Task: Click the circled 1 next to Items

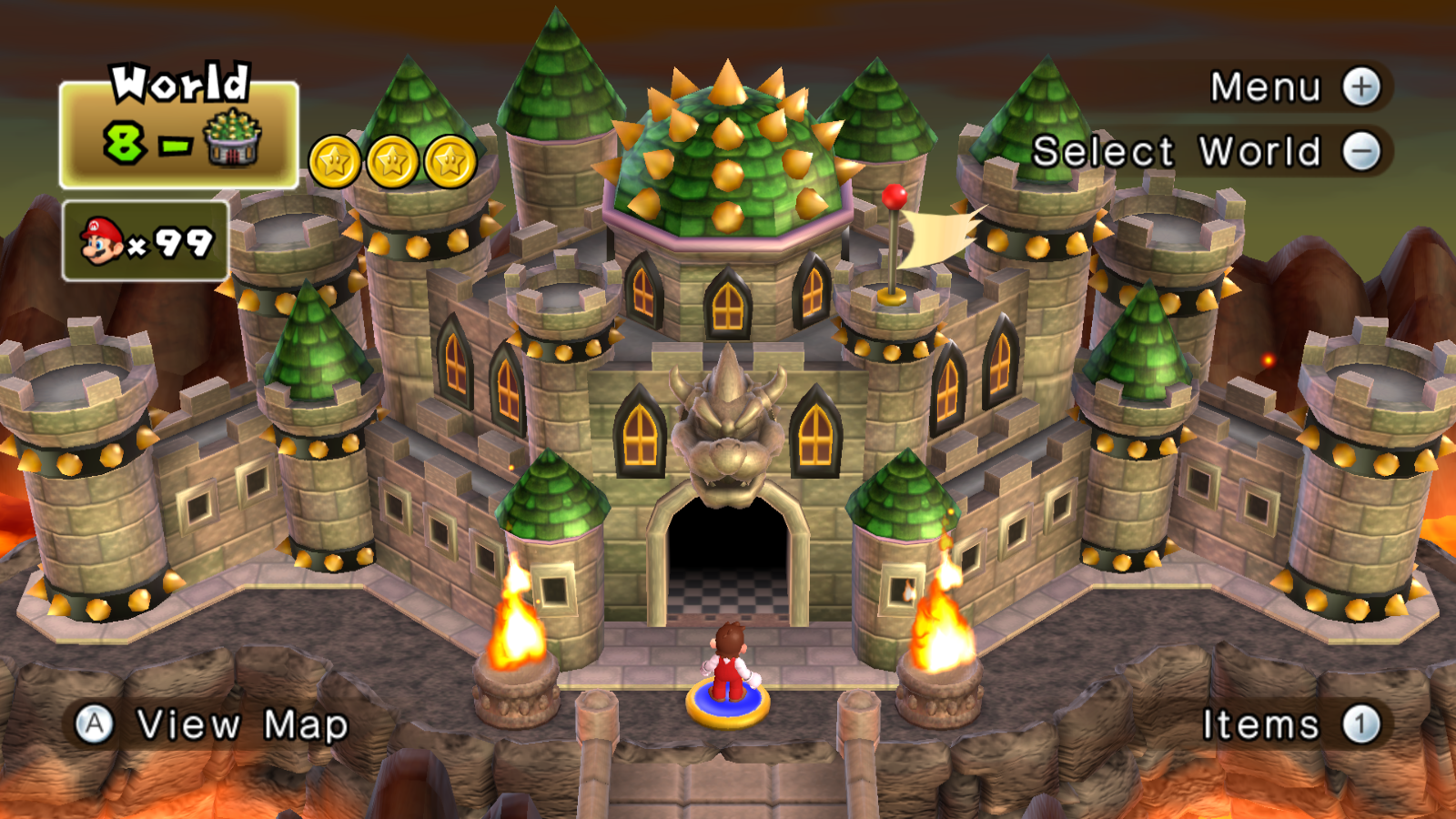Action: tap(1360, 724)
